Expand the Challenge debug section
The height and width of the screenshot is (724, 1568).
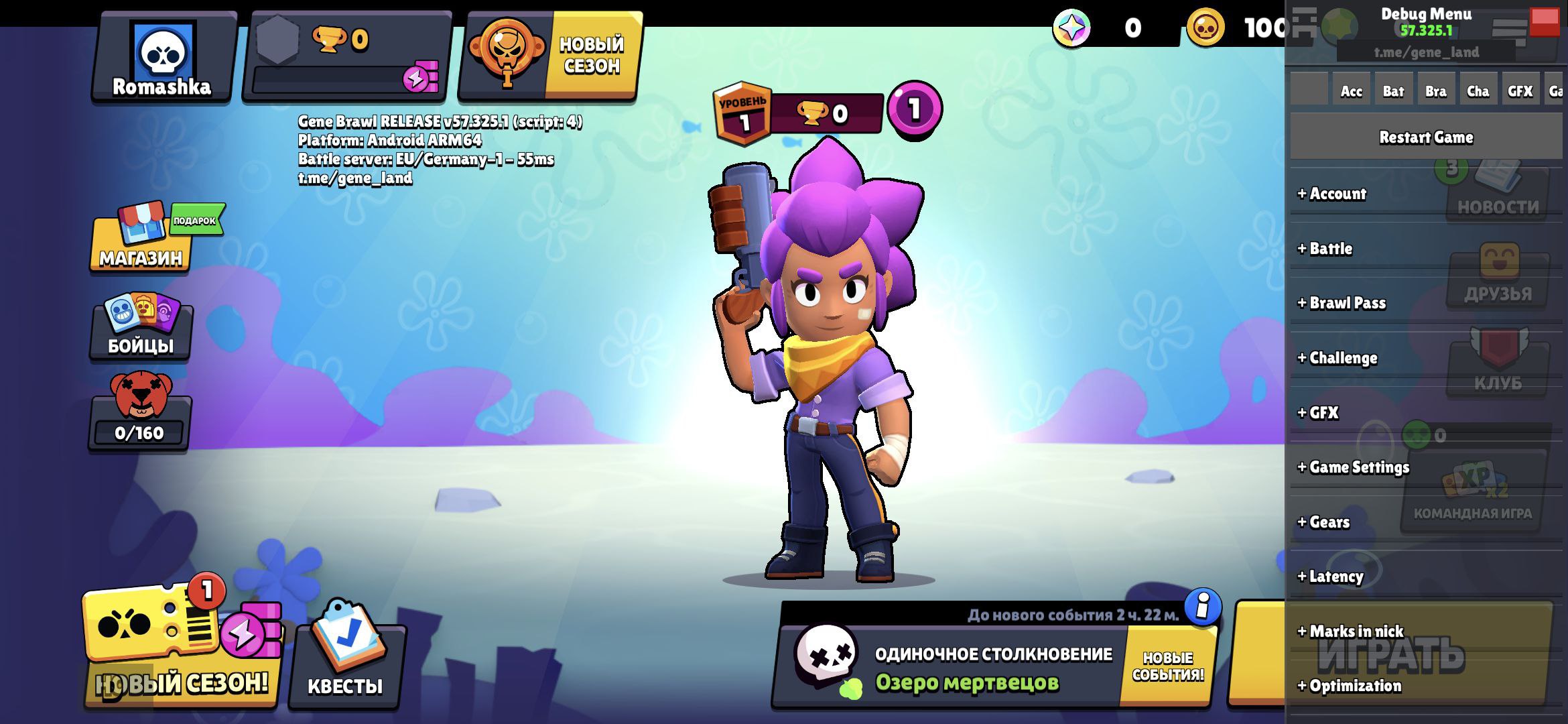(x=1337, y=358)
